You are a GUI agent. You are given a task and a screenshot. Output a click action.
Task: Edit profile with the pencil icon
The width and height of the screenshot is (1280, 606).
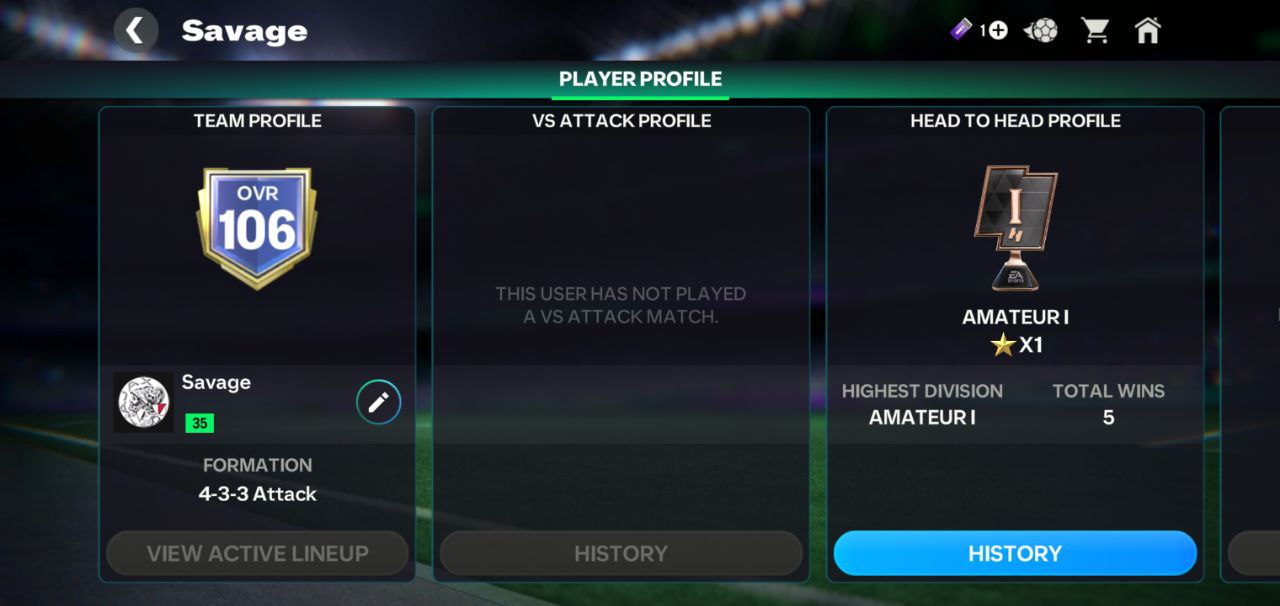378,402
